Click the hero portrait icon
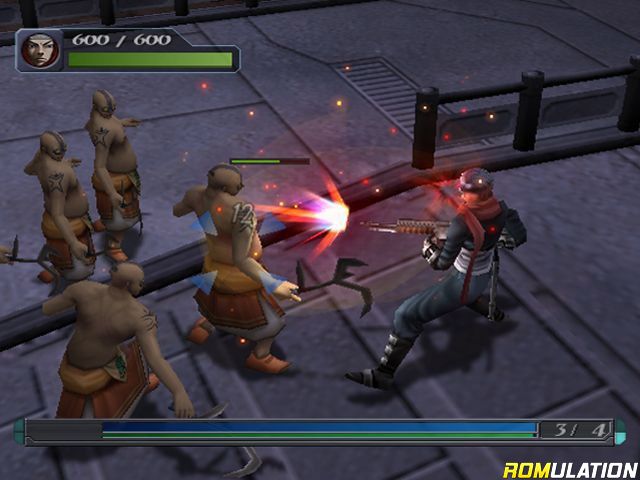 (x=40, y=51)
